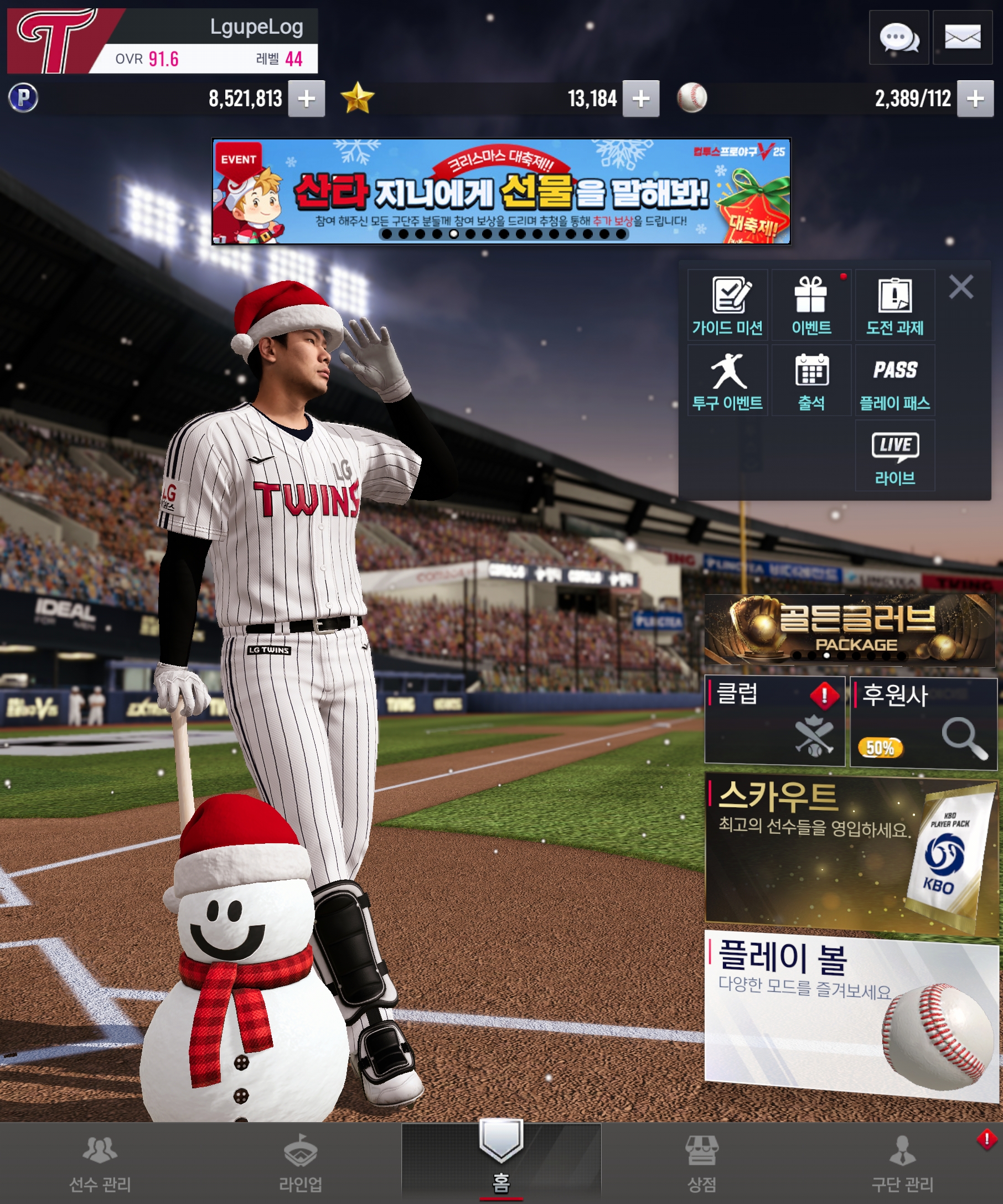Open the chat speech bubble icon

point(898,38)
